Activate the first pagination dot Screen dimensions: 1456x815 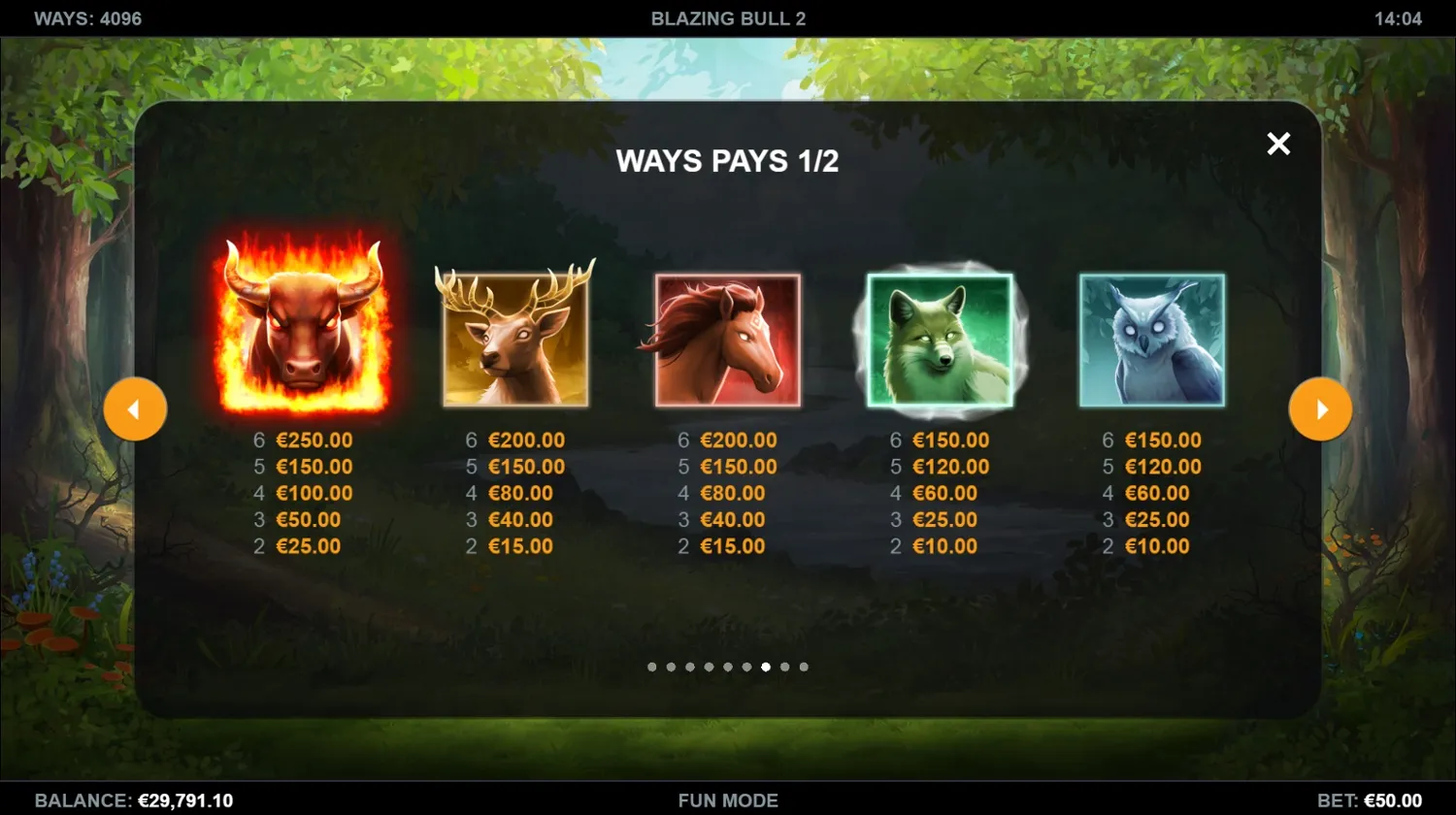click(652, 667)
